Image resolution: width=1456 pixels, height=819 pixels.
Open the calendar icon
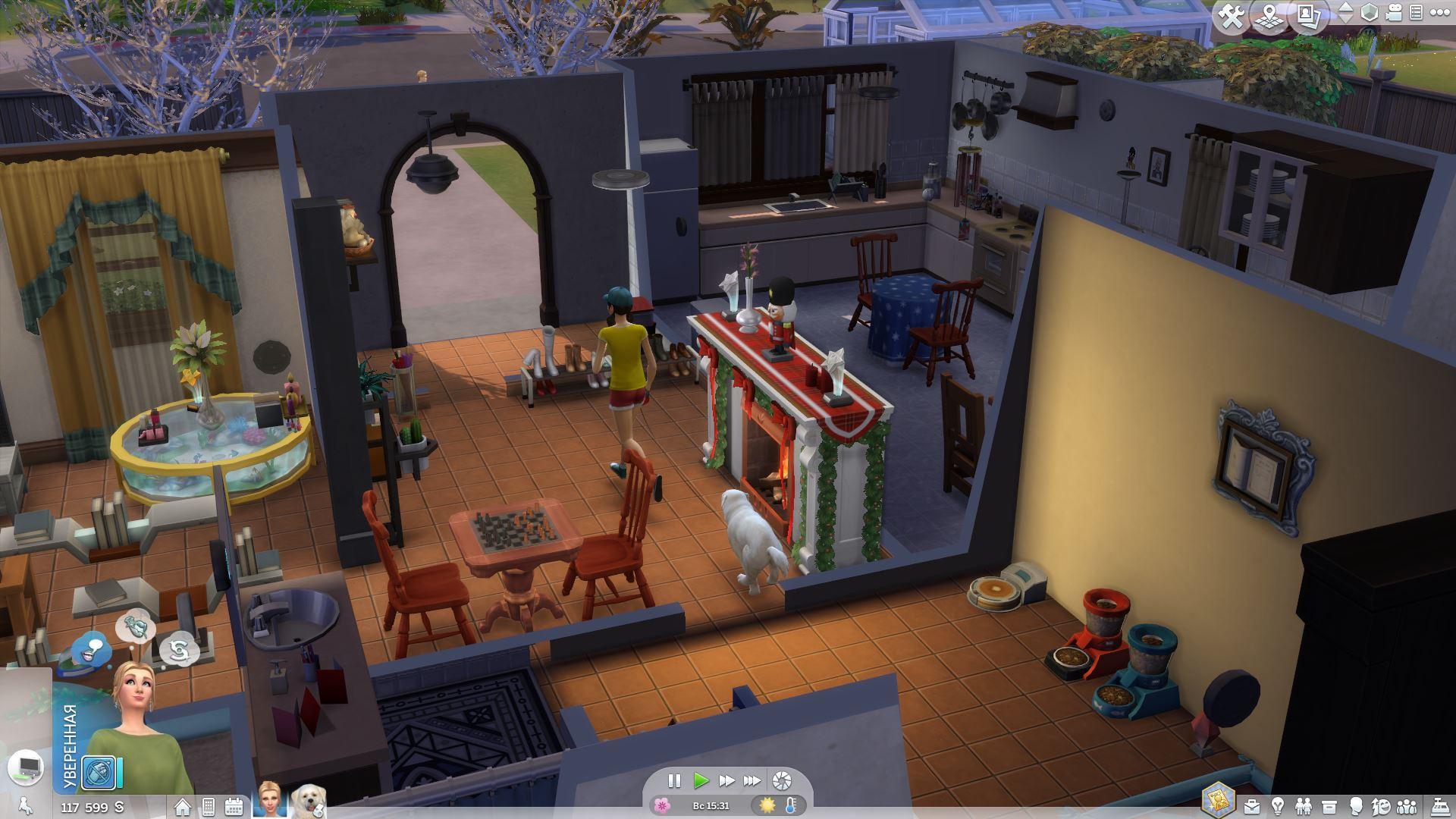click(234, 807)
